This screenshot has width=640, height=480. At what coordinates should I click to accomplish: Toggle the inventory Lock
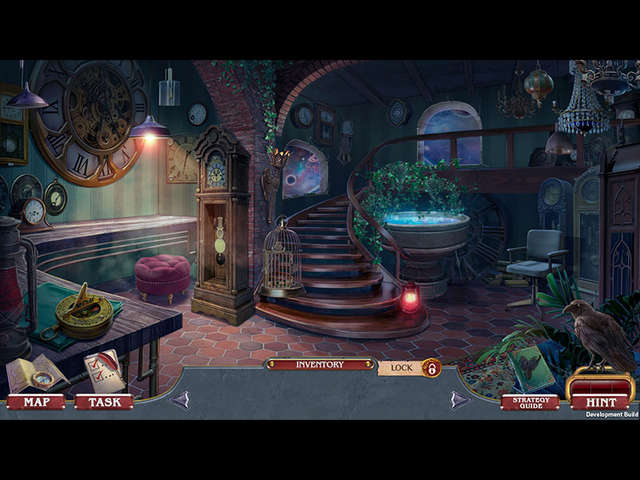(x=410, y=368)
